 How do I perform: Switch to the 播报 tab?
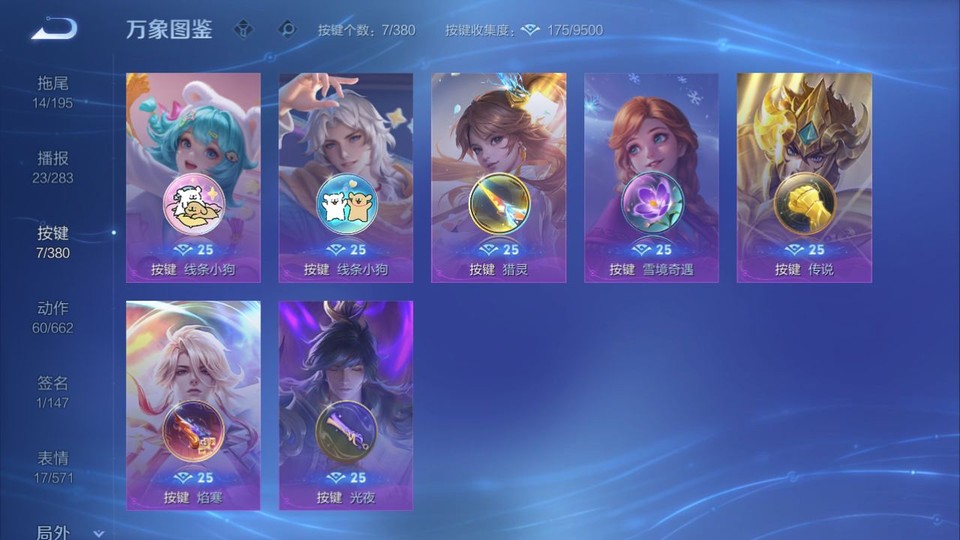tap(53, 167)
